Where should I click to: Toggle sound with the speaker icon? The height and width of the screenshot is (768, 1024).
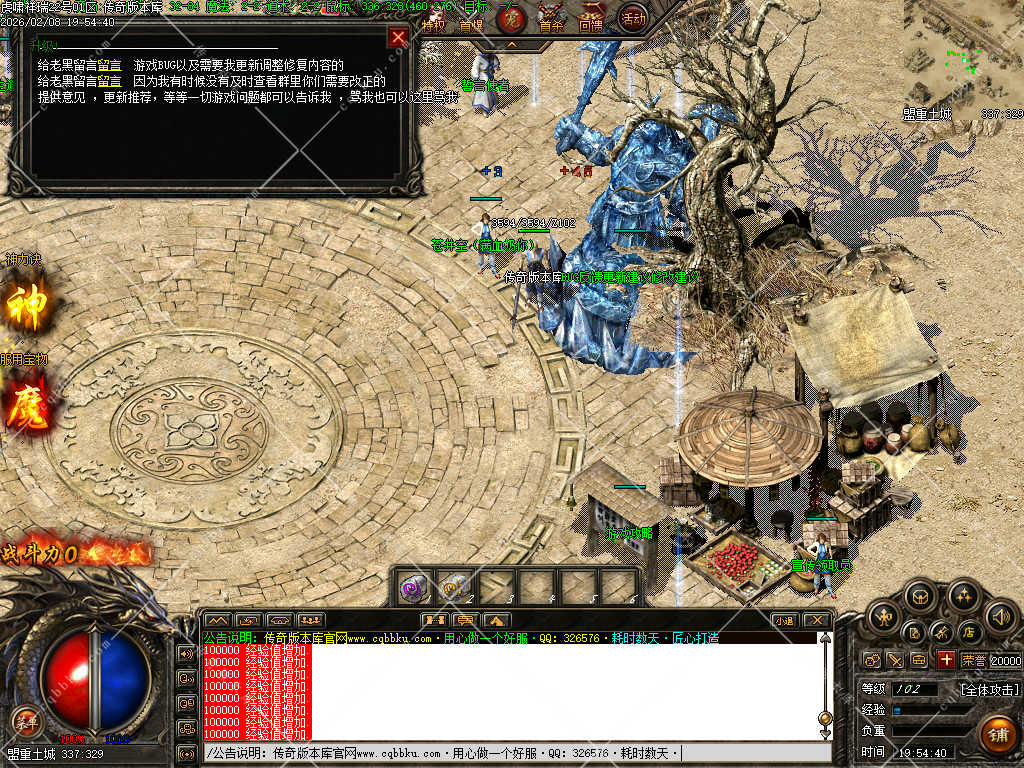click(x=1000, y=617)
